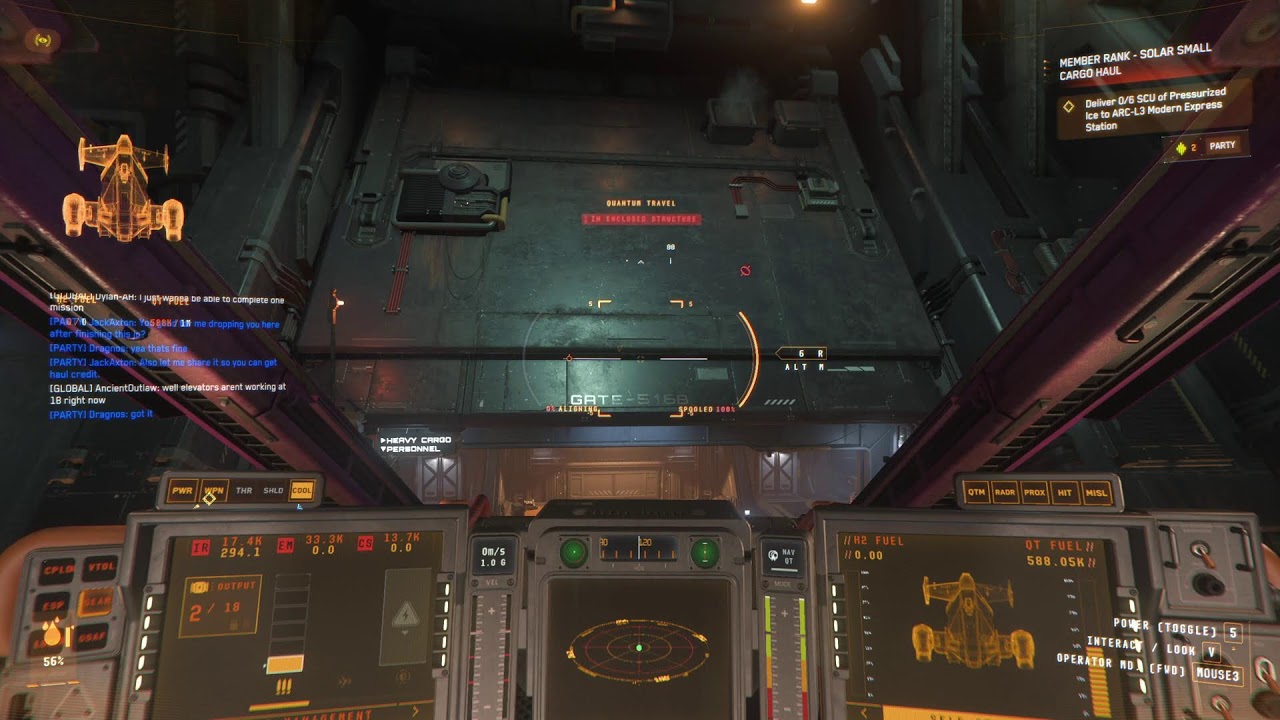Toggle the GSAF safety button

coord(92,636)
